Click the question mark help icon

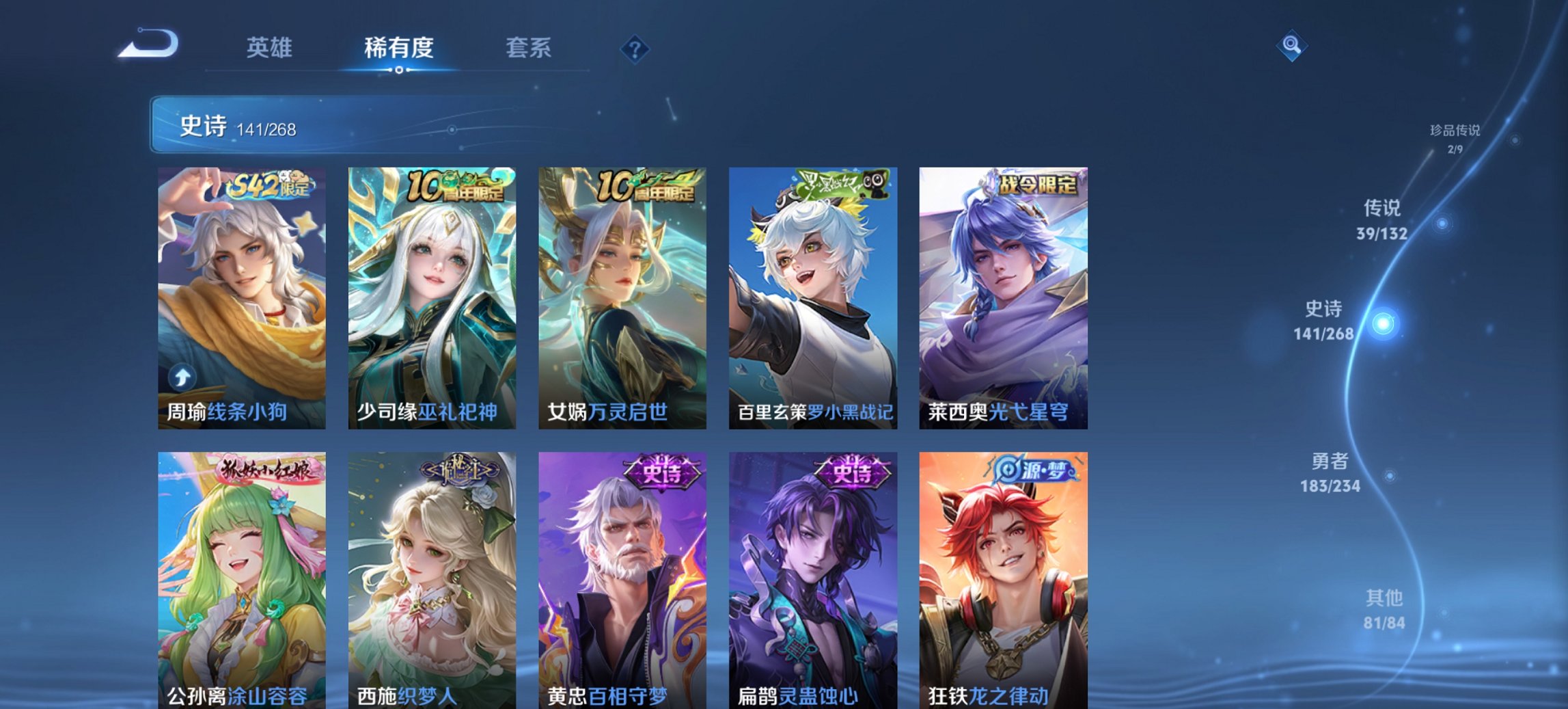pos(635,48)
